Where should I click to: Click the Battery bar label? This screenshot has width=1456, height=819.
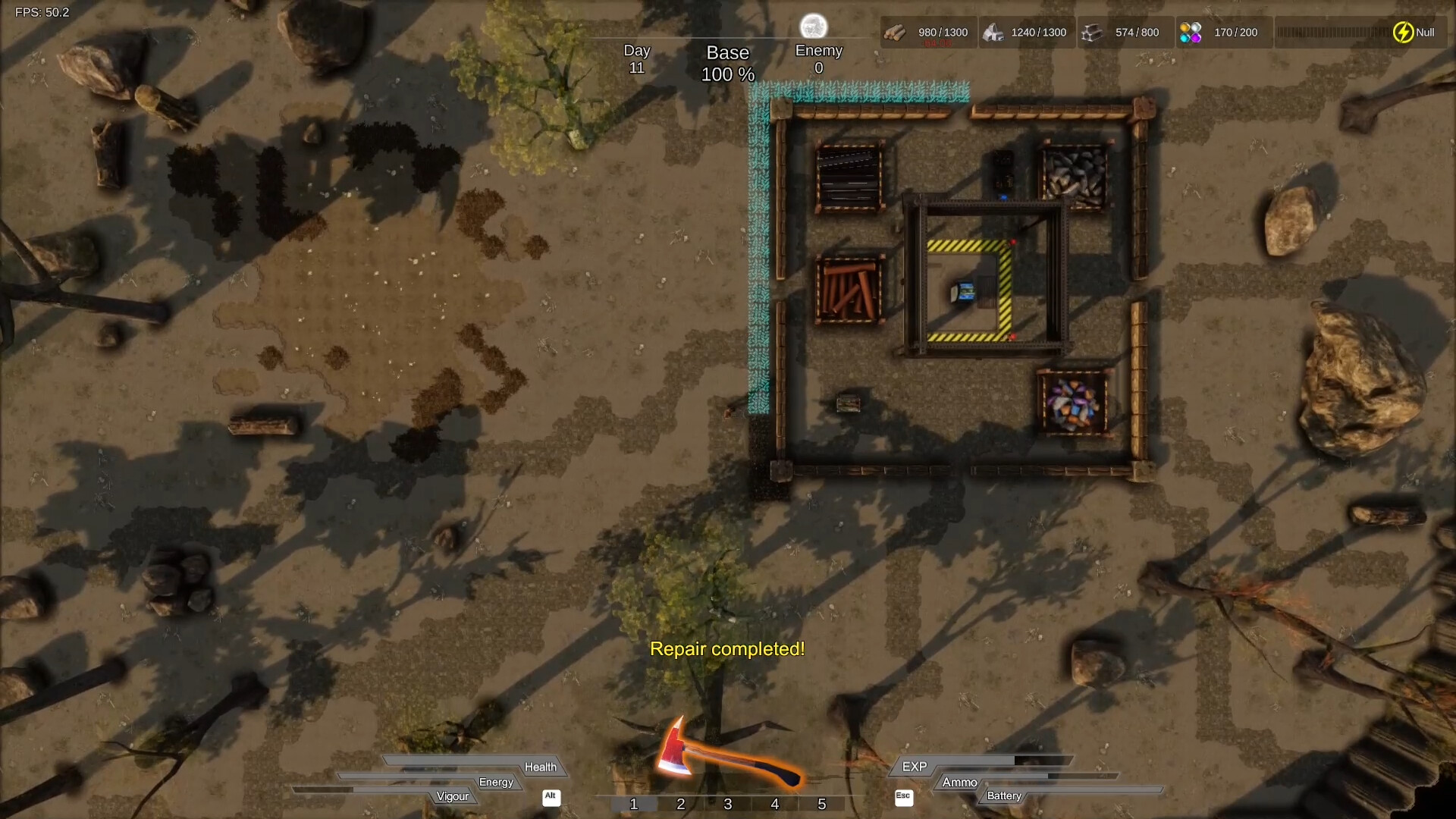pyautogui.click(x=1003, y=795)
